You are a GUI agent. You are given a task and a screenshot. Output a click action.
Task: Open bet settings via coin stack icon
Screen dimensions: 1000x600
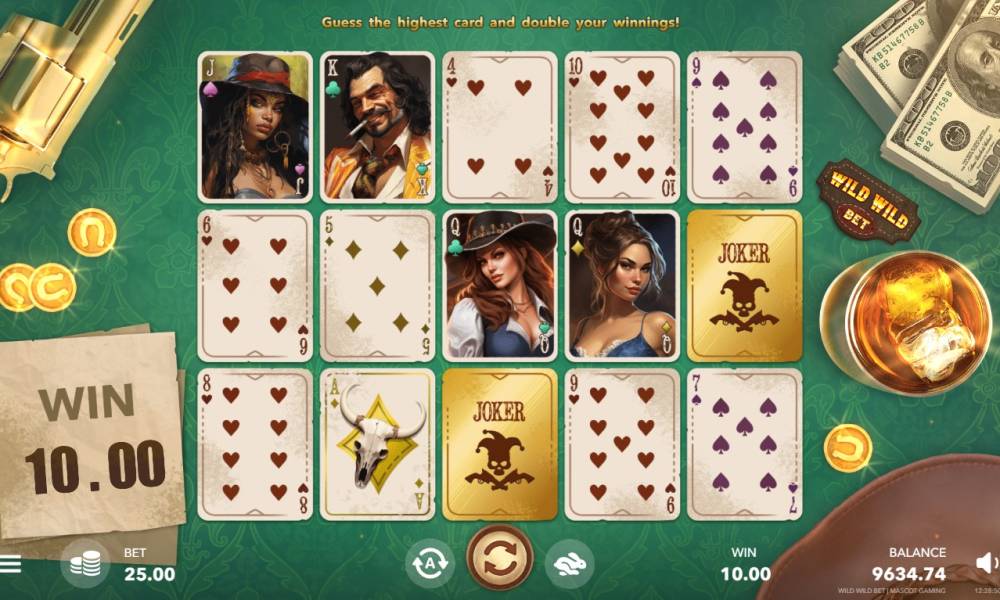tap(85, 564)
